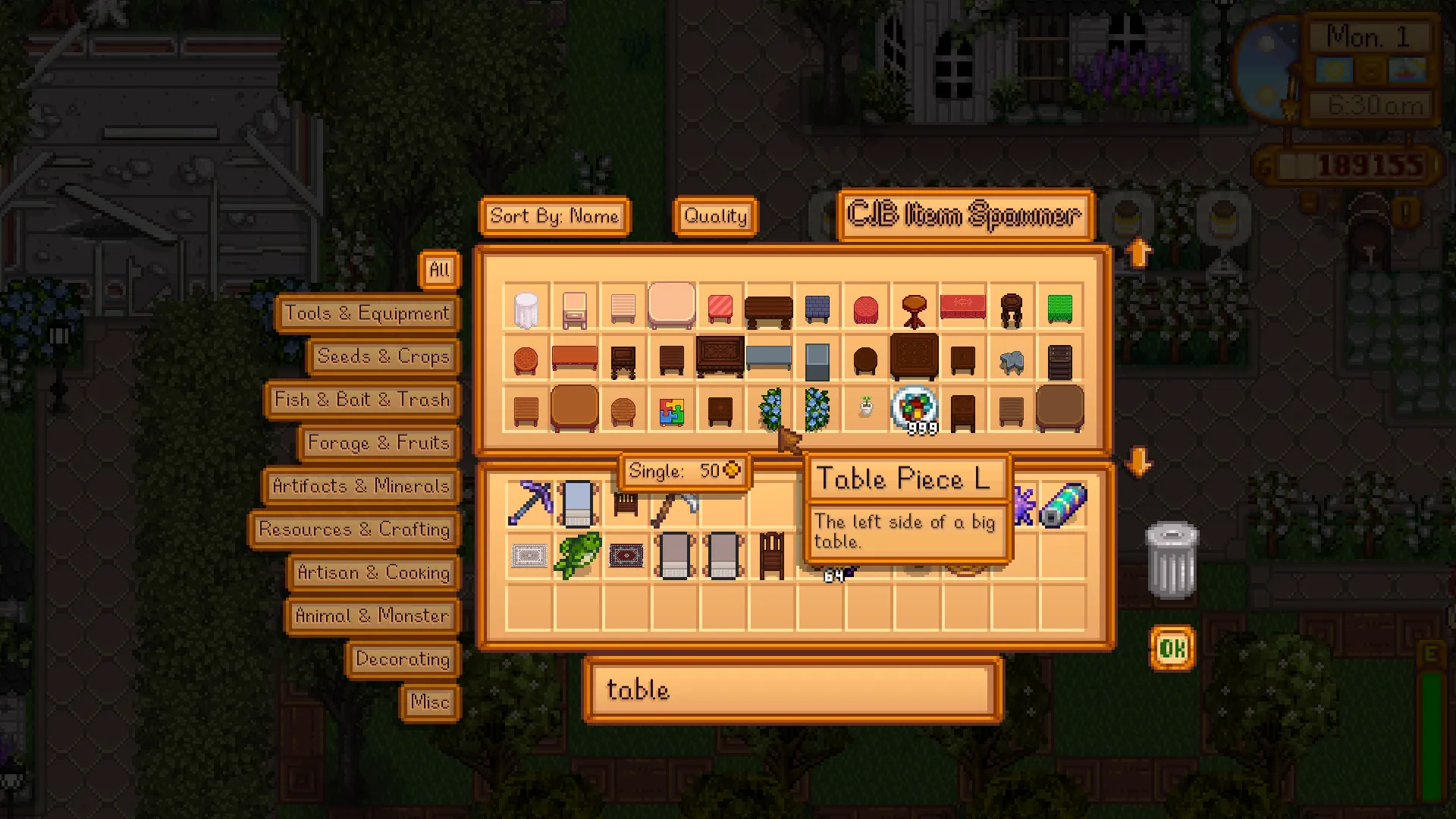This screenshot has width=1456, height=819.
Task: Click the down arrow to page items
Action: pyautogui.click(x=1138, y=461)
